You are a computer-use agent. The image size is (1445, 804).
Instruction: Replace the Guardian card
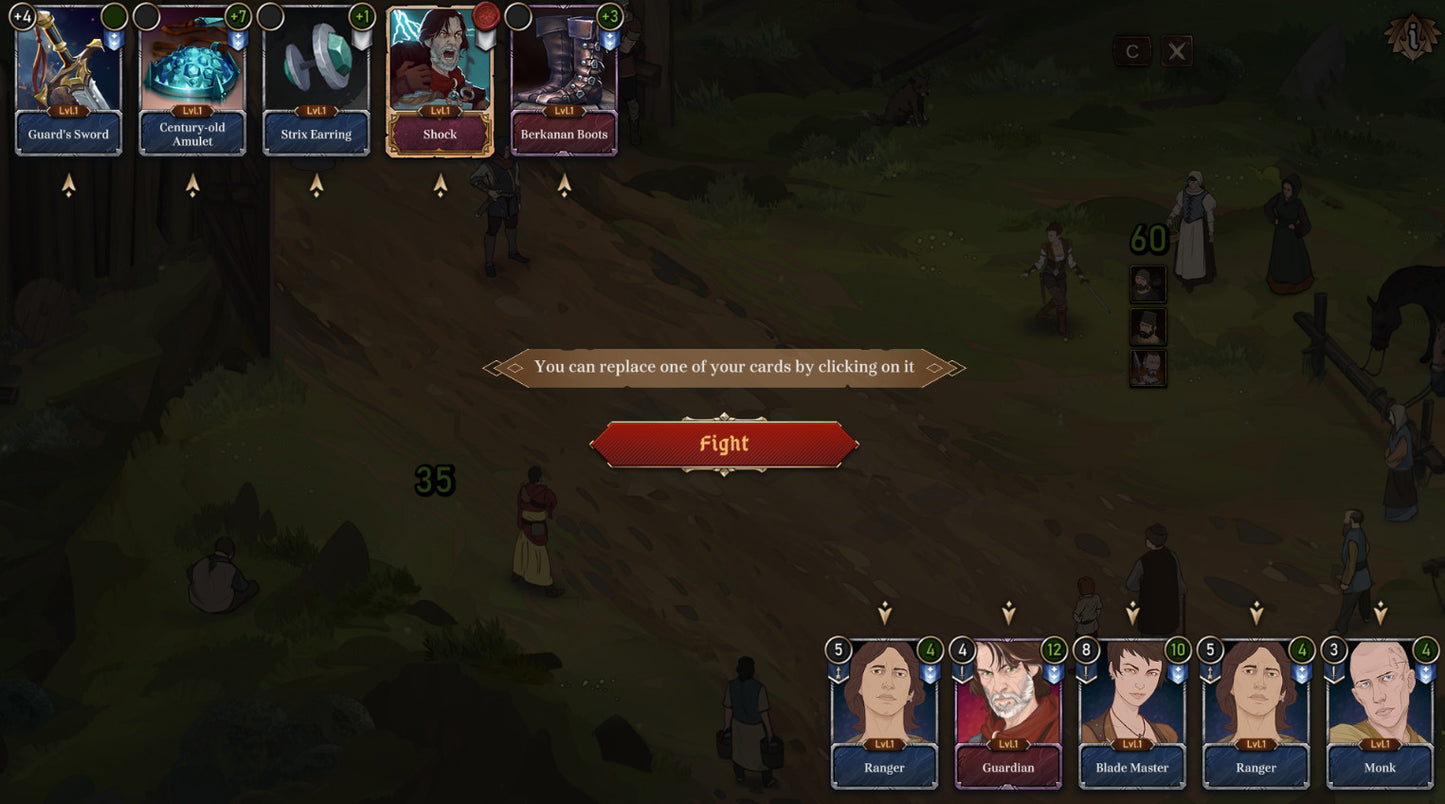1008,714
